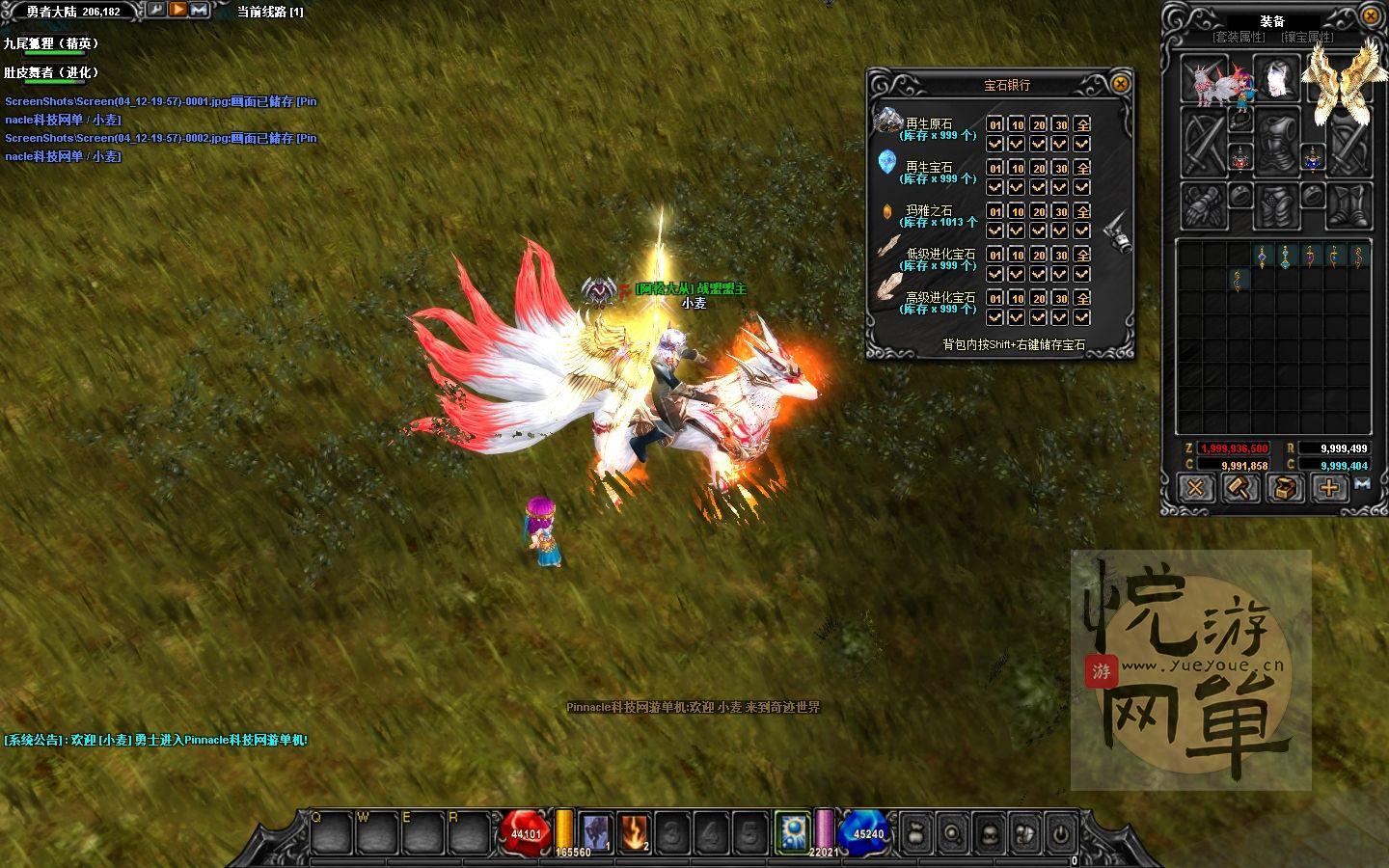Open the 套装属性 set attributes tab

coord(1239,38)
